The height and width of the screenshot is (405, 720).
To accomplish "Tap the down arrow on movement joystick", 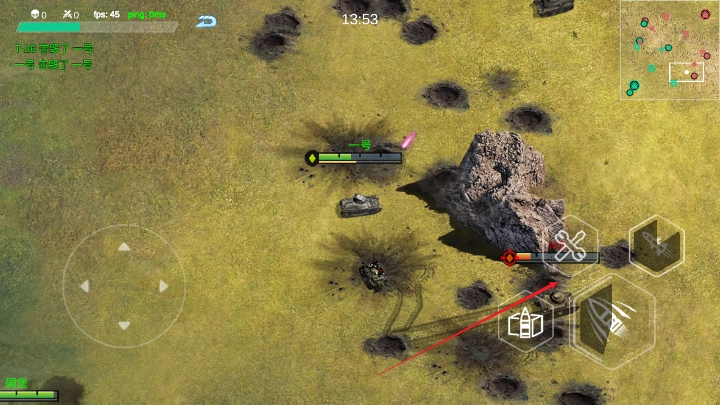I will pos(124,325).
